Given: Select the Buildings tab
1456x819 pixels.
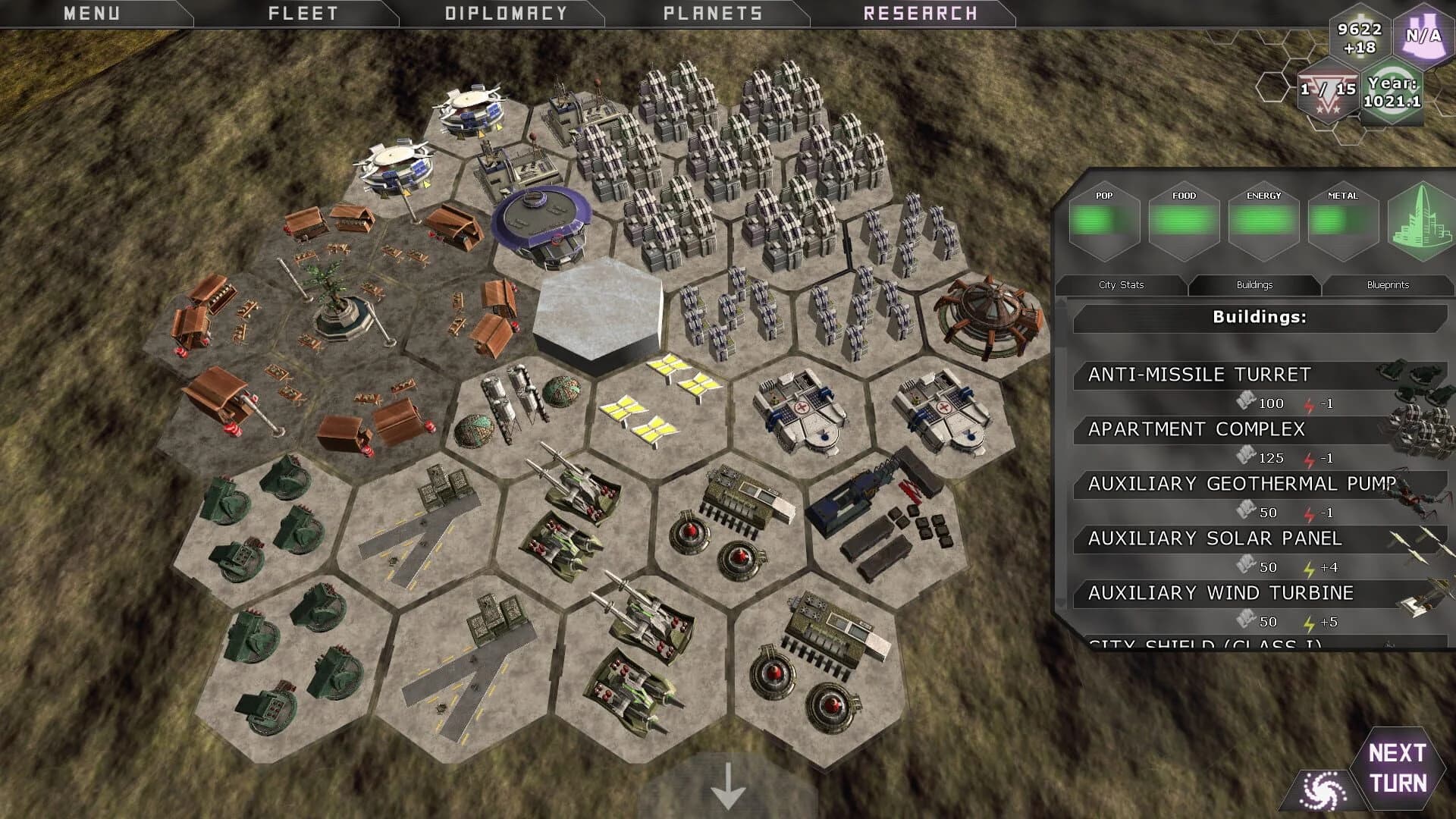Looking at the screenshot, I should (1254, 284).
